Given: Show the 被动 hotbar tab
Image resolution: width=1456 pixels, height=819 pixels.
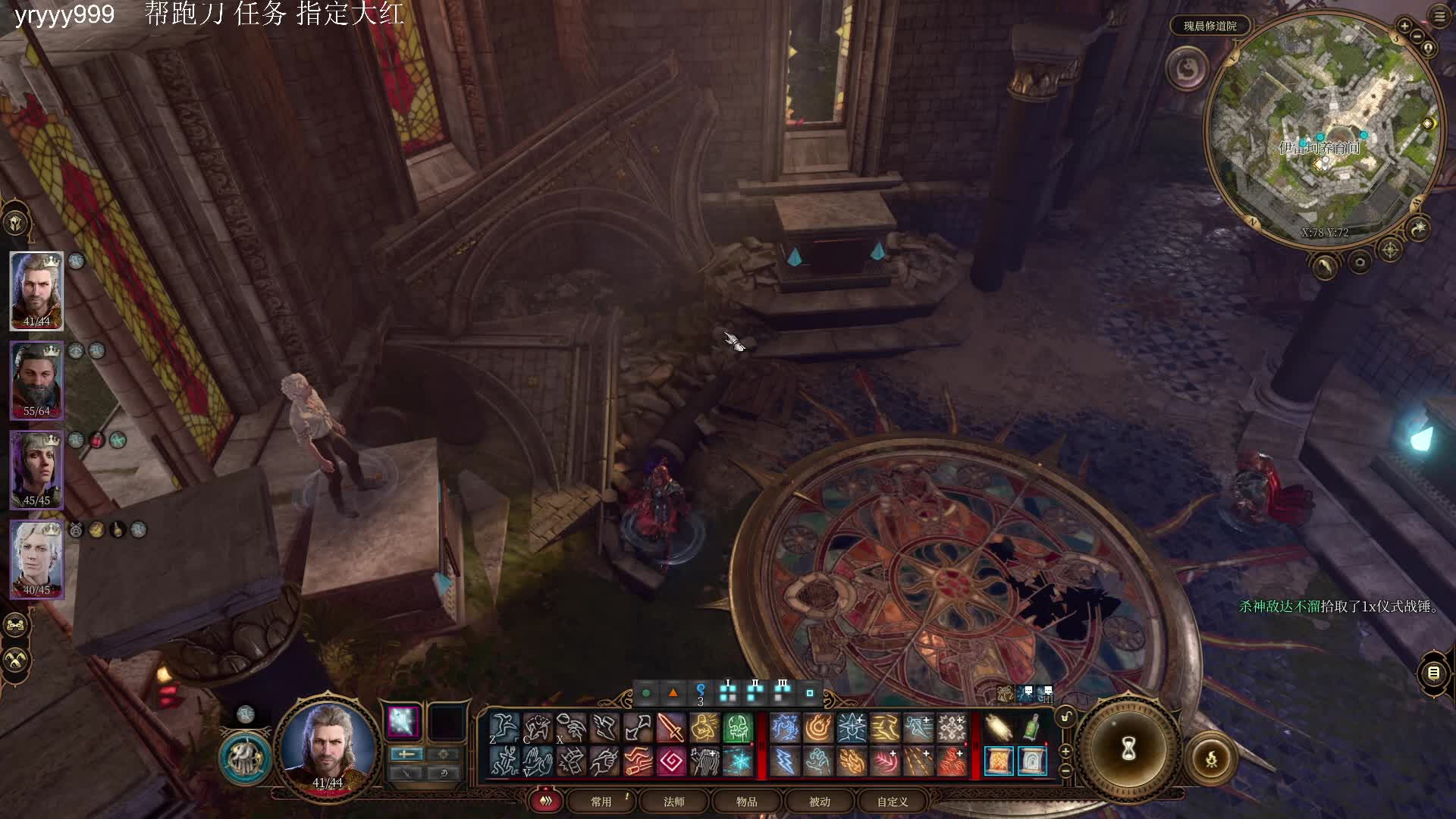Looking at the screenshot, I should (820, 802).
